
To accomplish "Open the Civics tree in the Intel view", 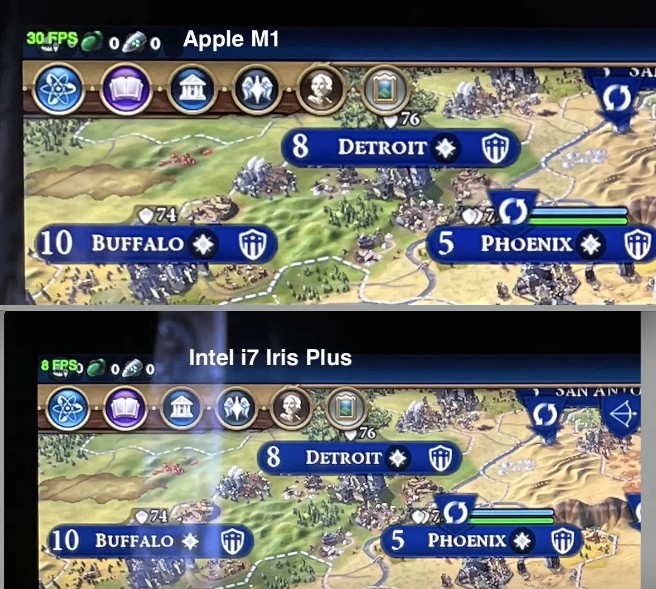I will [x=124, y=410].
